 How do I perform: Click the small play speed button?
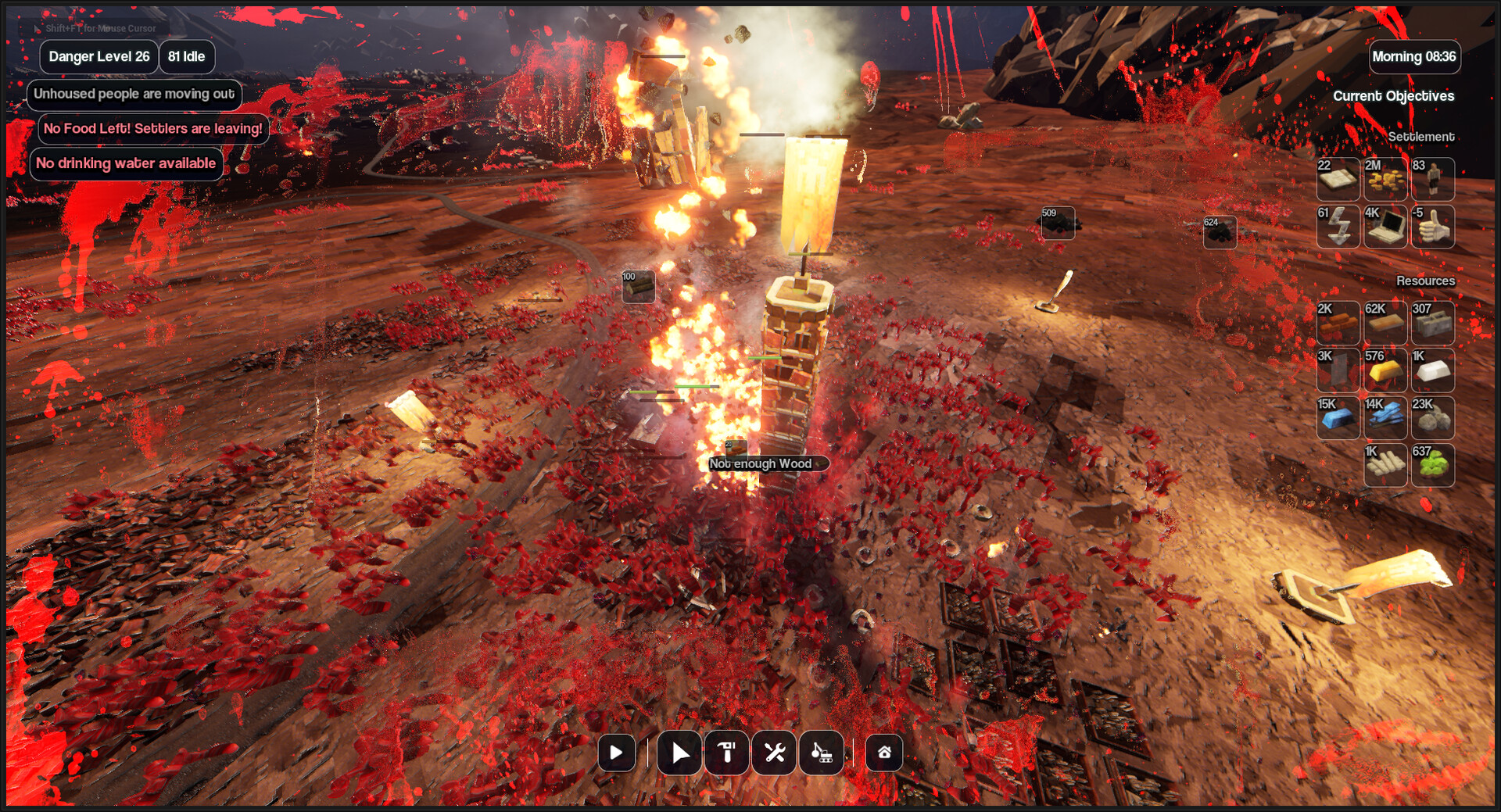[616, 753]
